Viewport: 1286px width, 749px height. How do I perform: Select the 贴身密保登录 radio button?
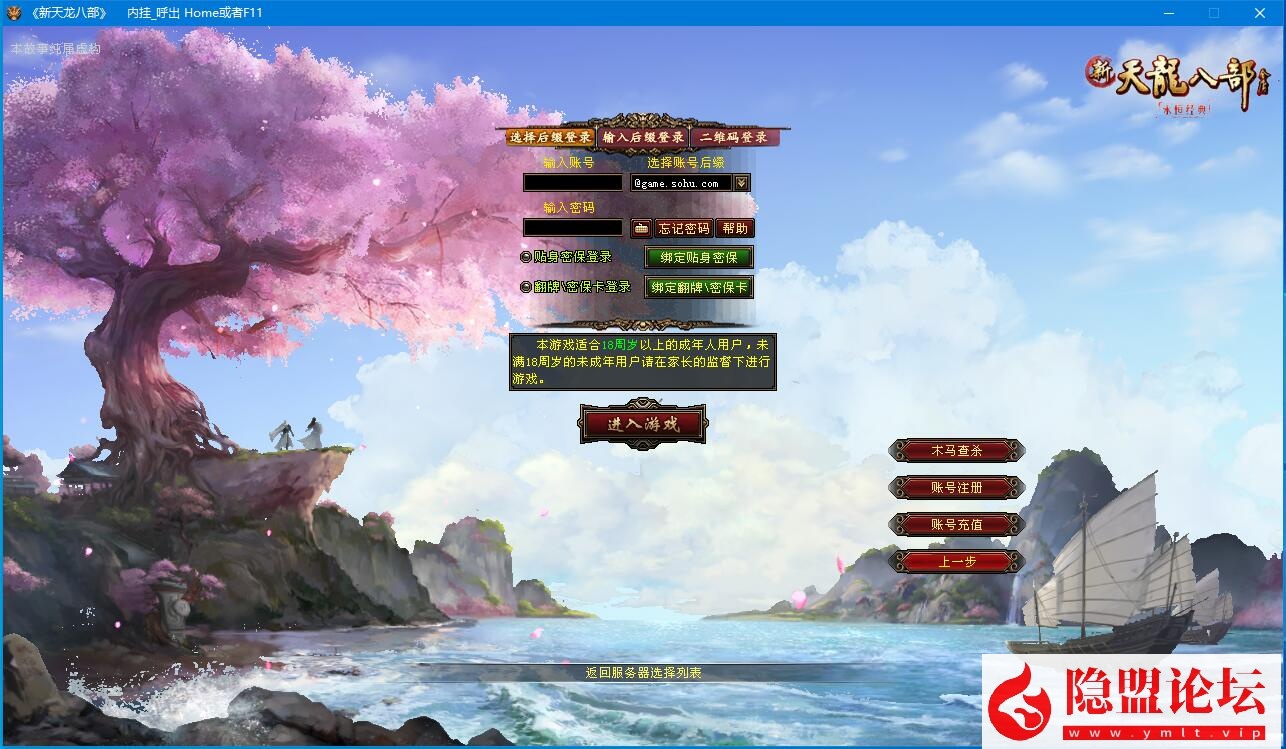pyautogui.click(x=524, y=258)
